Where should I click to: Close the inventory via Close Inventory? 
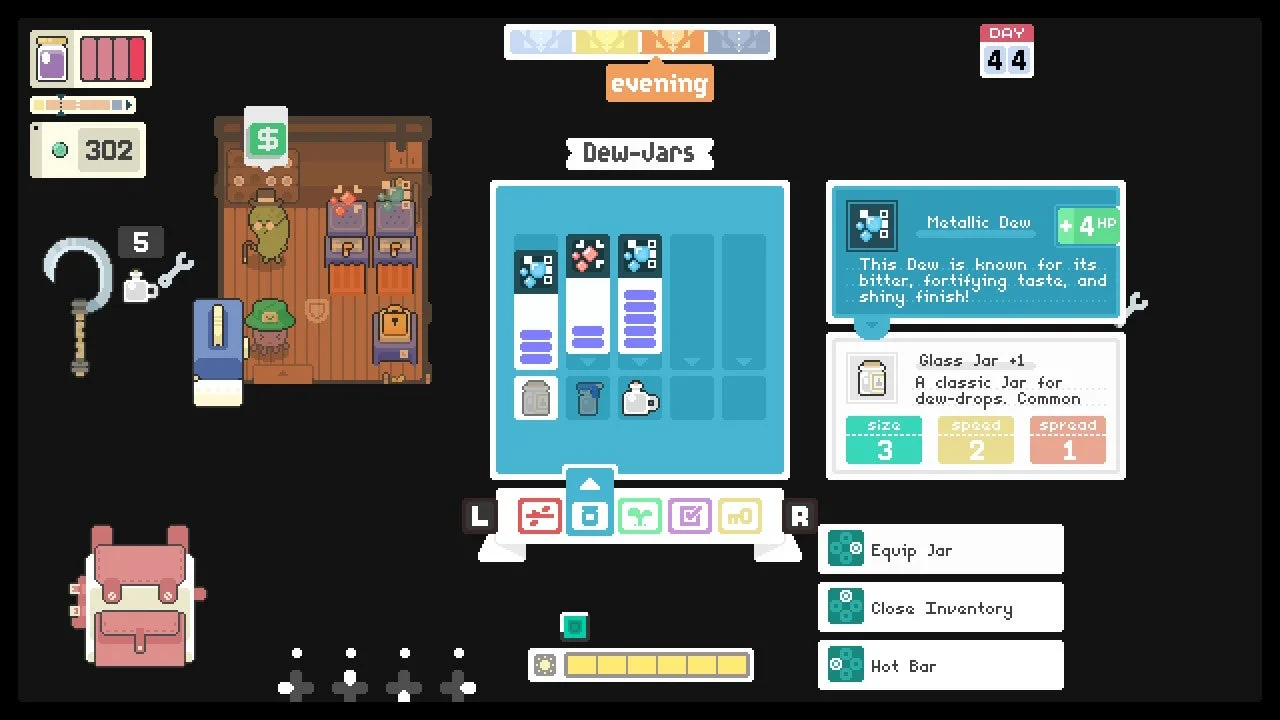coord(940,608)
